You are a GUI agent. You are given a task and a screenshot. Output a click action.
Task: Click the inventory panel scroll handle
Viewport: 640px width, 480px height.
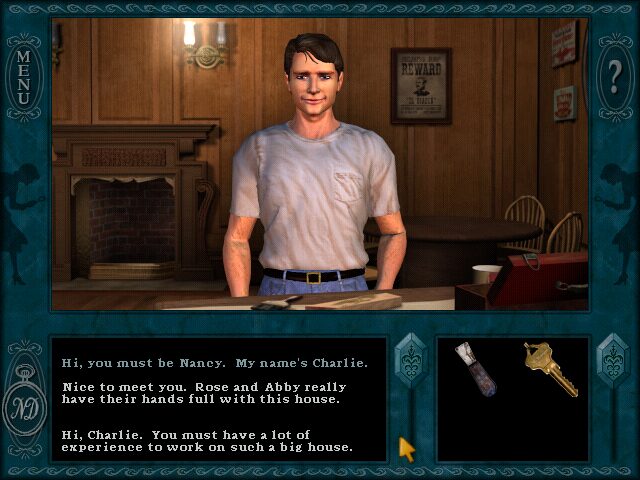point(611,362)
